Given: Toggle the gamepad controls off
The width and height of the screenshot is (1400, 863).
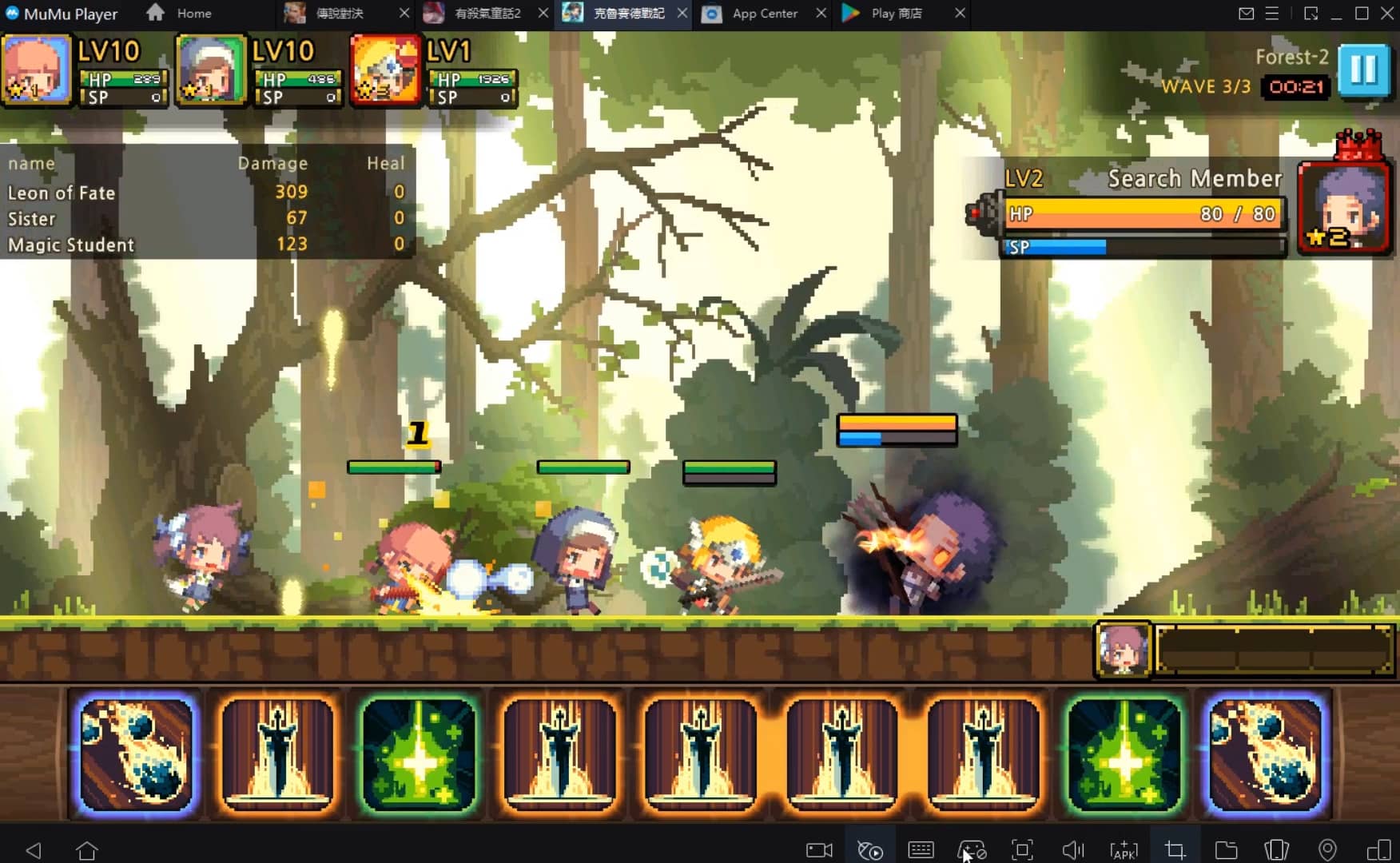Looking at the screenshot, I should [x=972, y=849].
